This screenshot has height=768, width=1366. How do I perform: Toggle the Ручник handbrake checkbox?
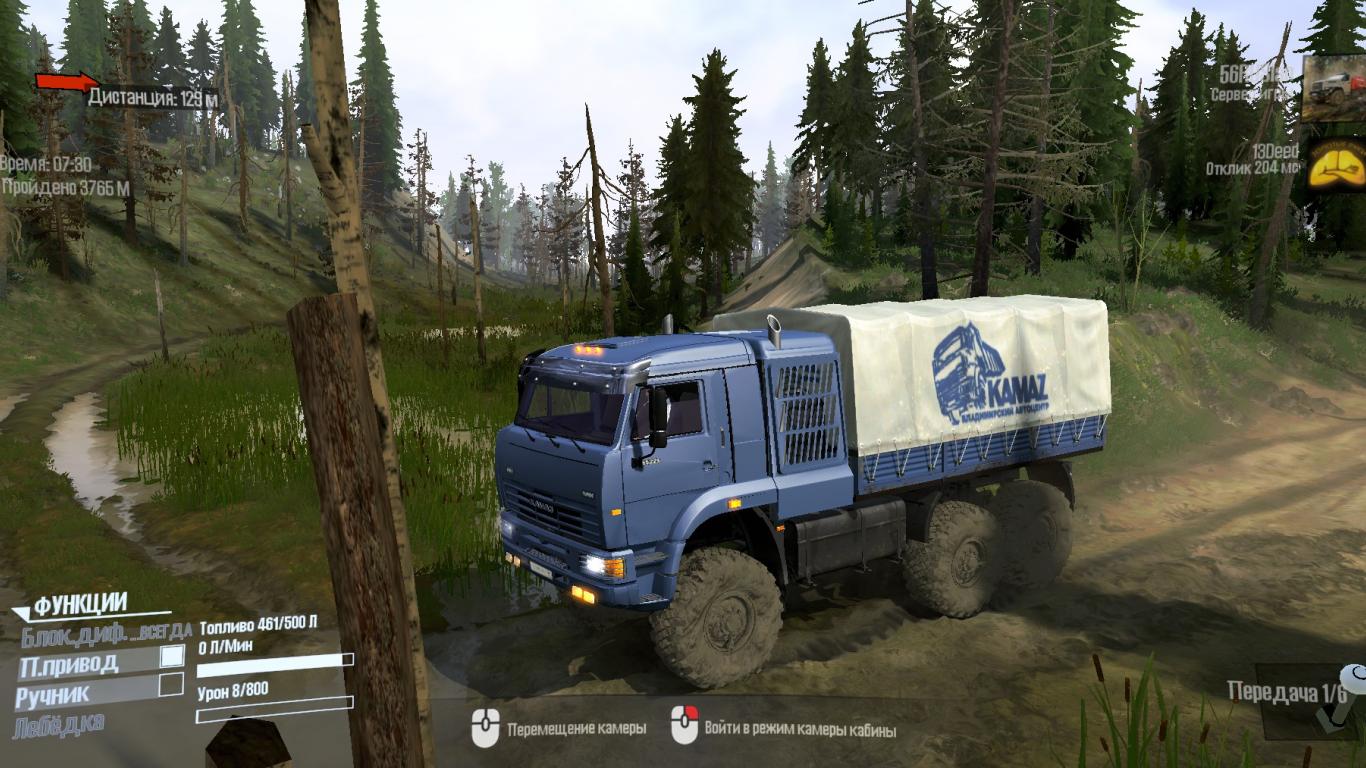172,684
